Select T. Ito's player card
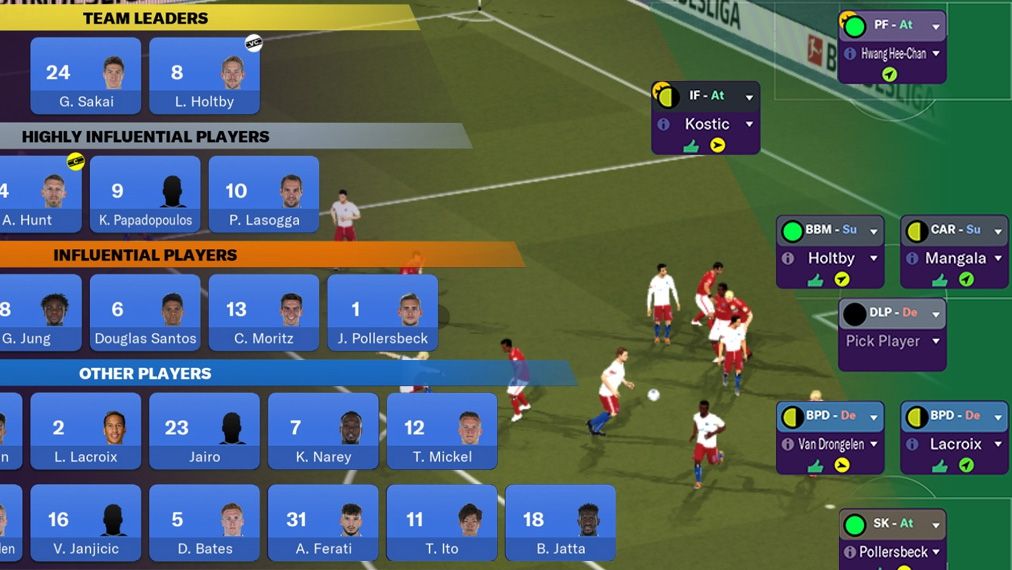Screen dimensions: 1012x570 pos(441,523)
